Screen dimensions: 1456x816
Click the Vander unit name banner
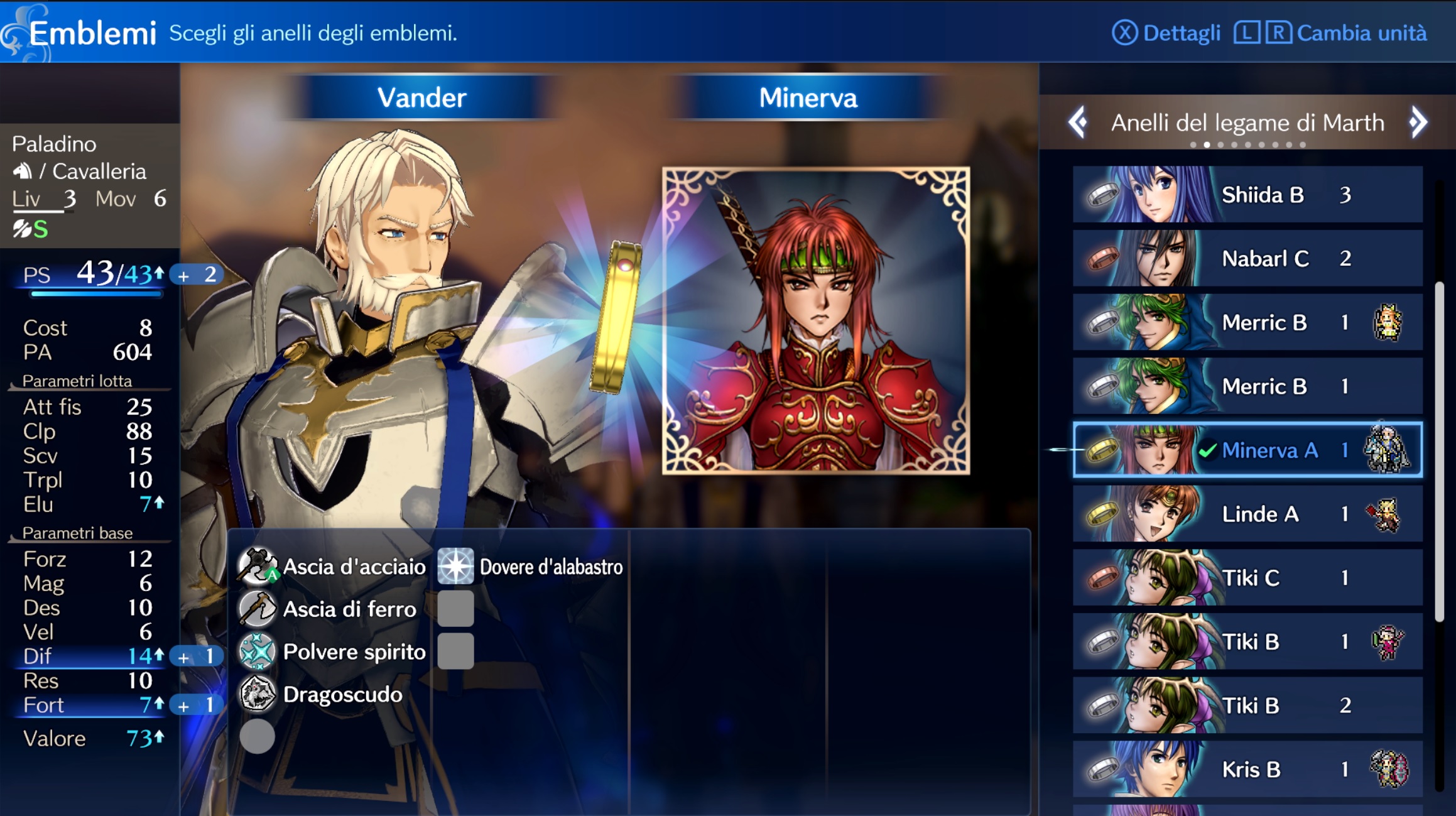(421, 98)
